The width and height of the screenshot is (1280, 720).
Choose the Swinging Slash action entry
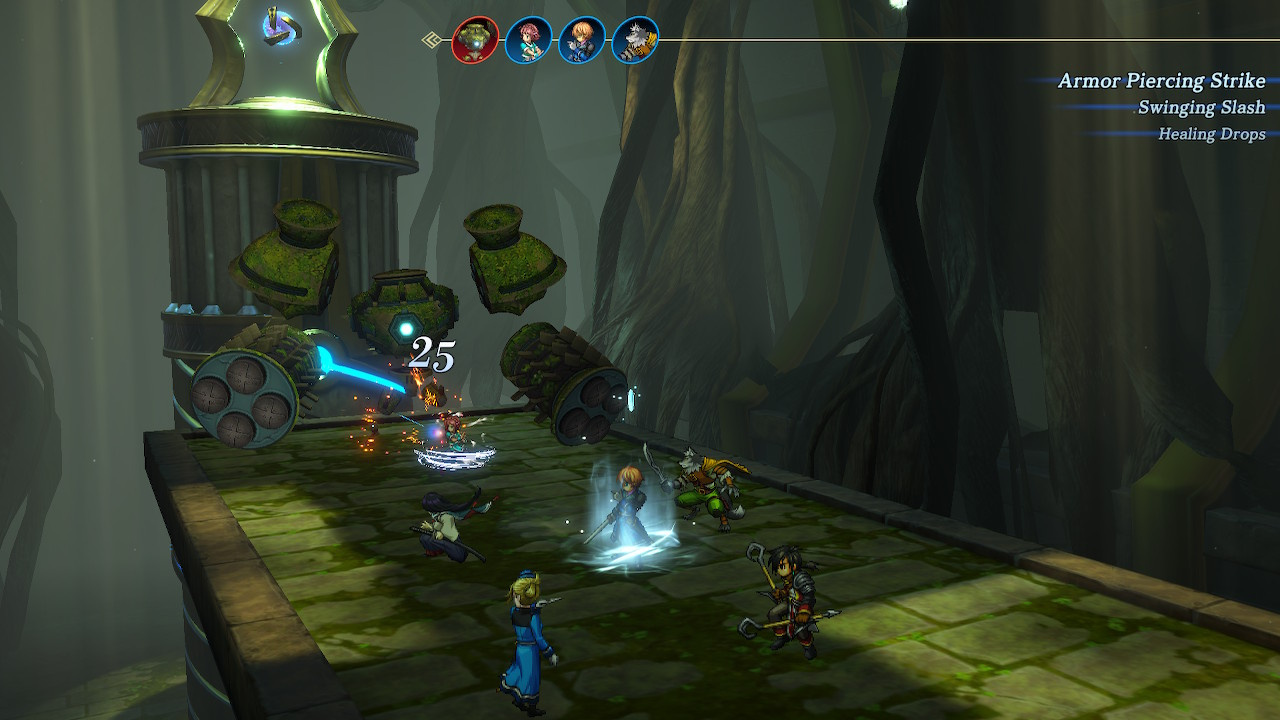coord(1201,108)
